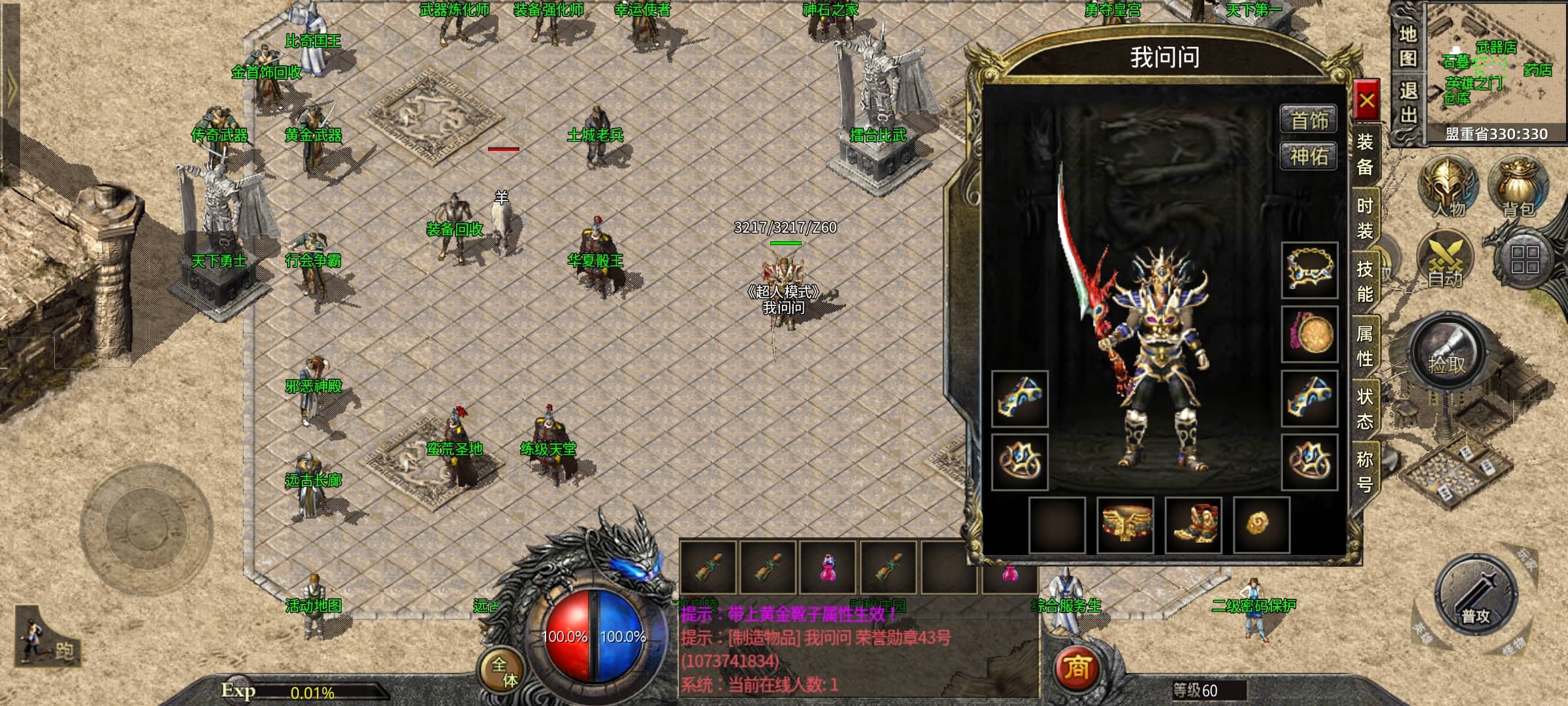This screenshot has height=706, width=1568.
Task: Open the 人物 character helmet icon
Action: pos(1448,186)
